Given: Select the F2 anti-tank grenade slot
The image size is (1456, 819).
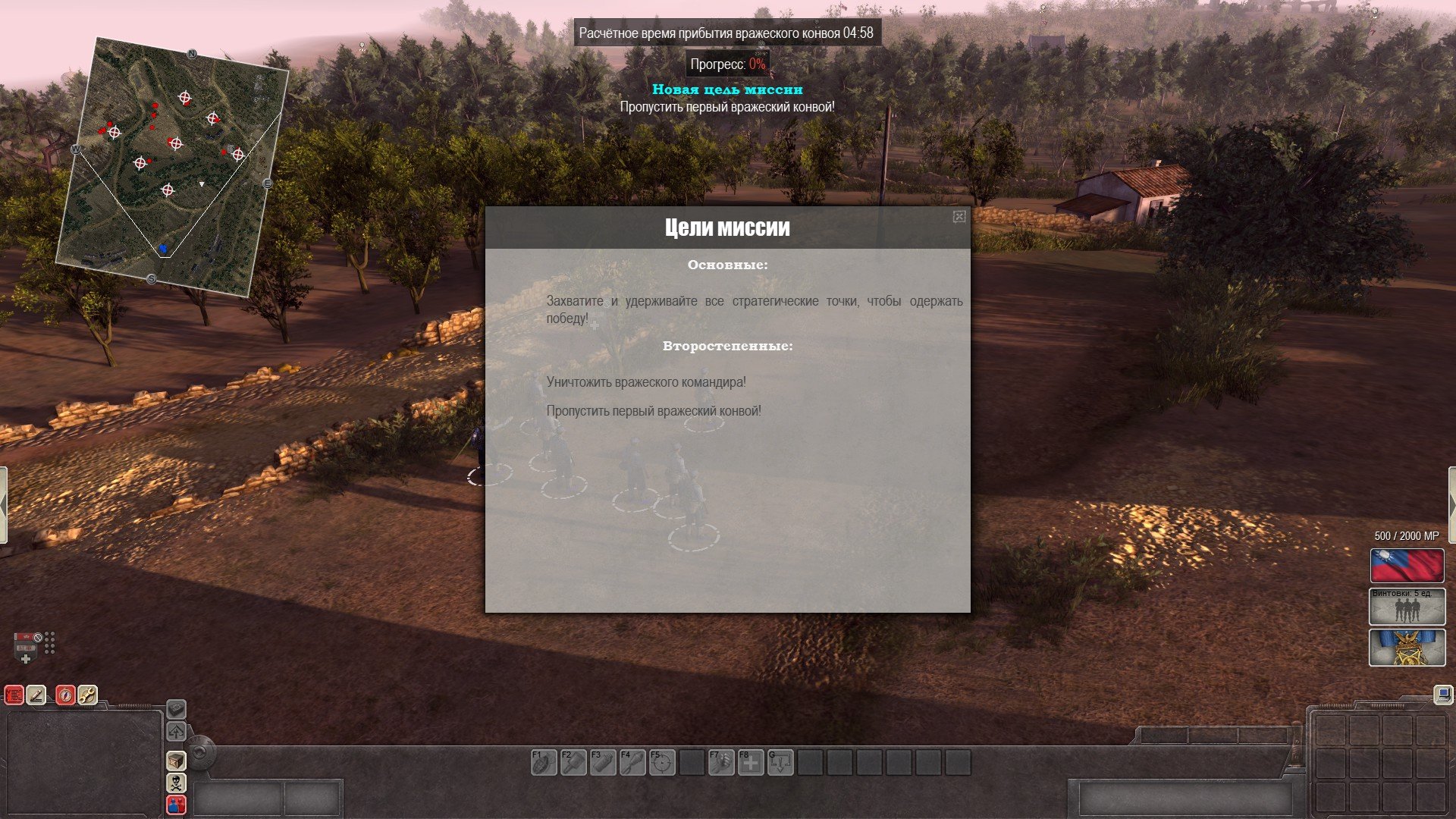Looking at the screenshot, I should (573, 762).
